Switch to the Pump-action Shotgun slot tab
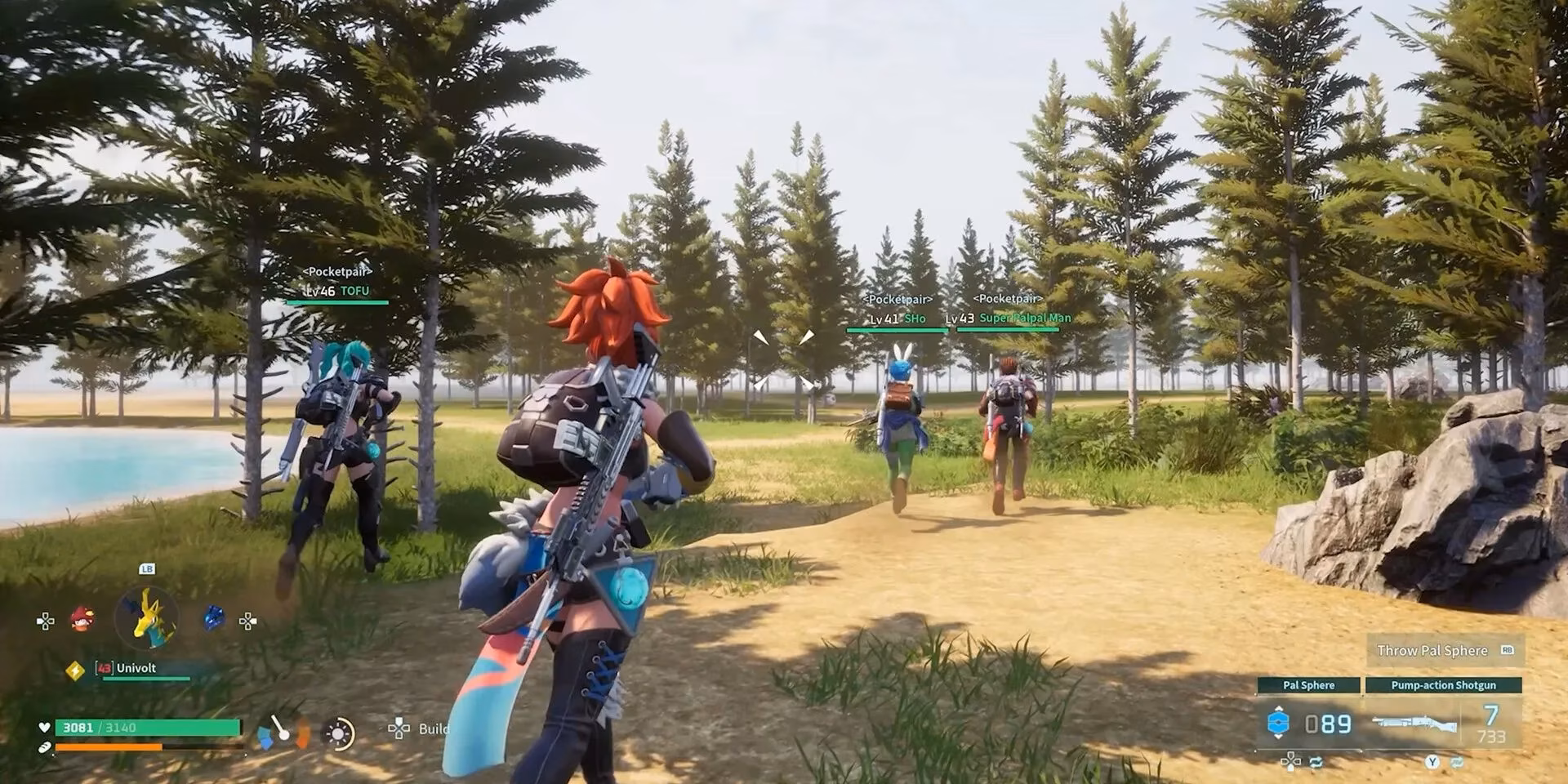The height and width of the screenshot is (784, 1568). point(1442,684)
